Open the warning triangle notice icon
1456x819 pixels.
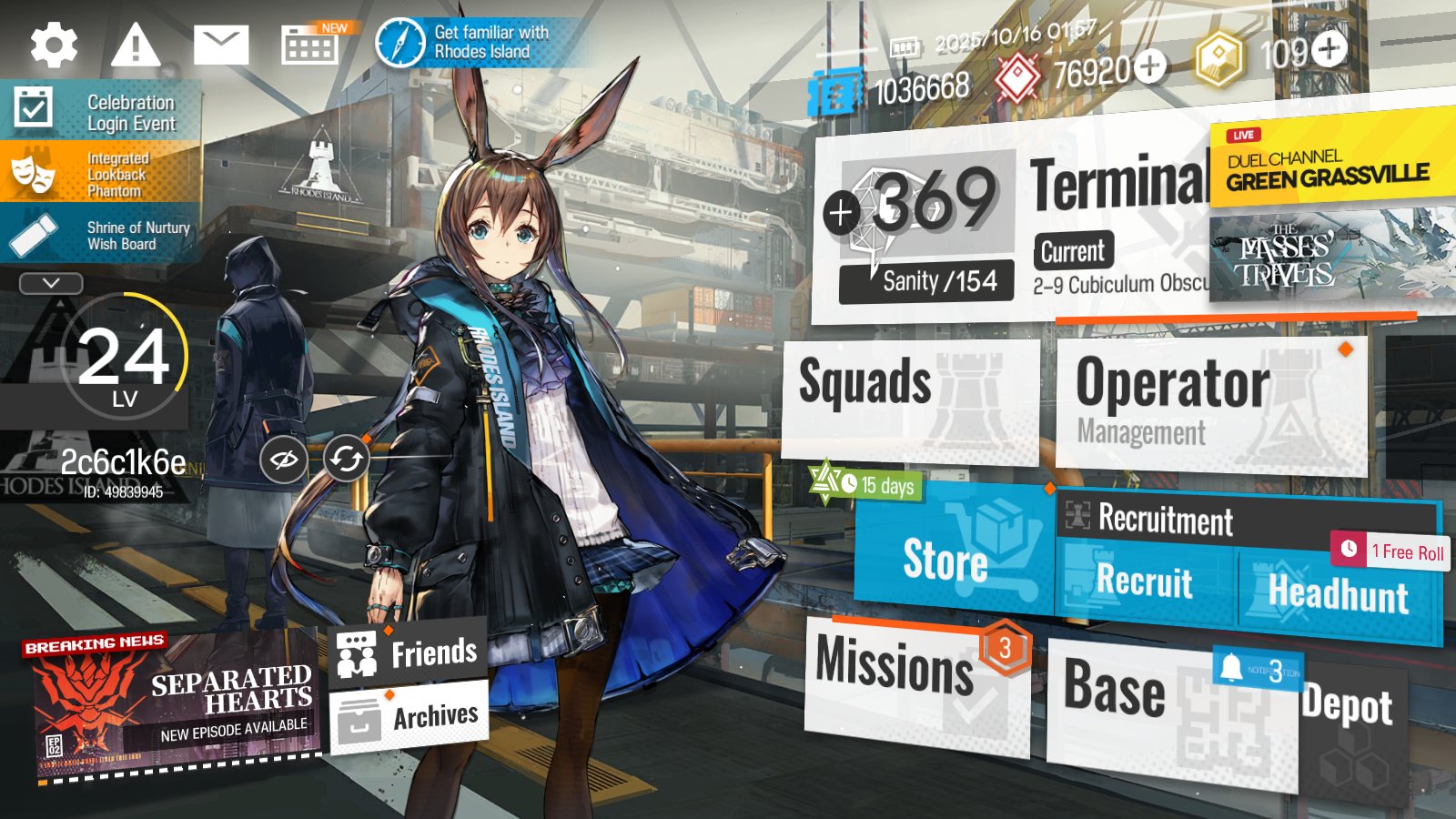136,45
